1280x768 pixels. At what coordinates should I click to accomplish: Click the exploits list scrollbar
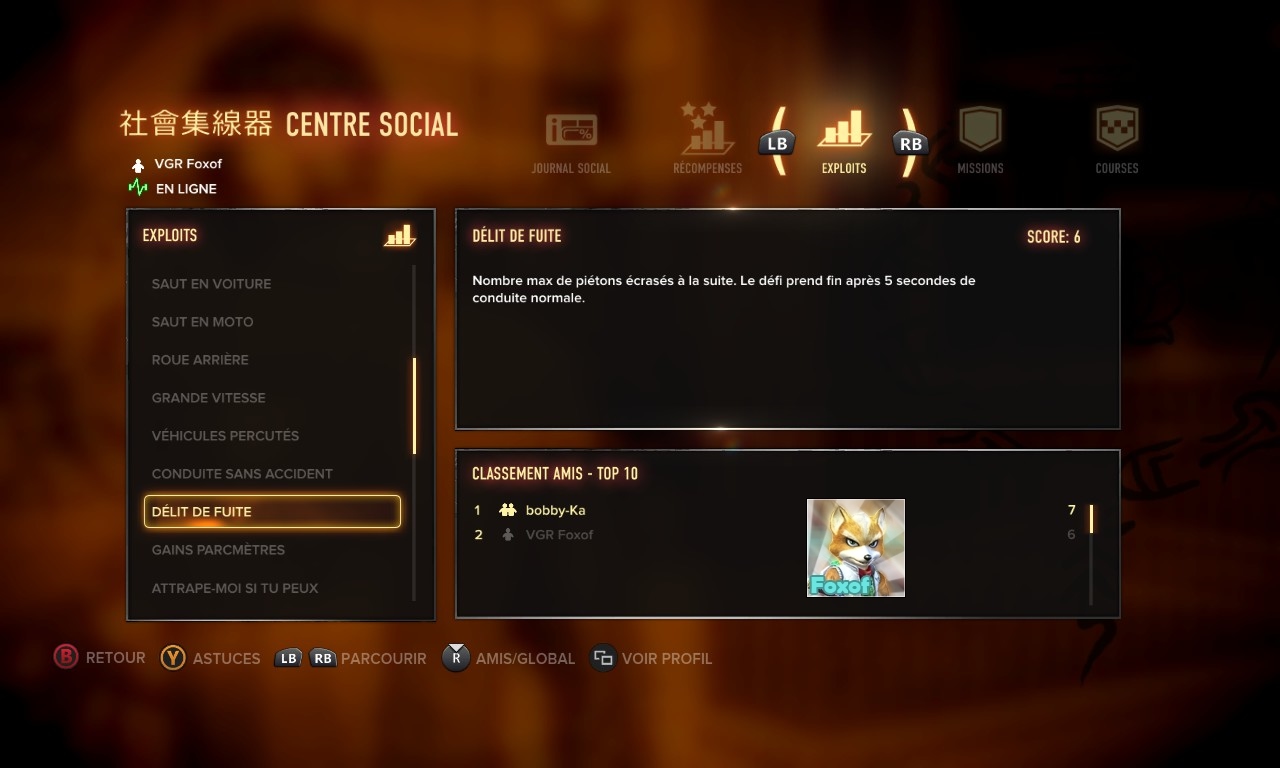pyautogui.click(x=414, y=406)
